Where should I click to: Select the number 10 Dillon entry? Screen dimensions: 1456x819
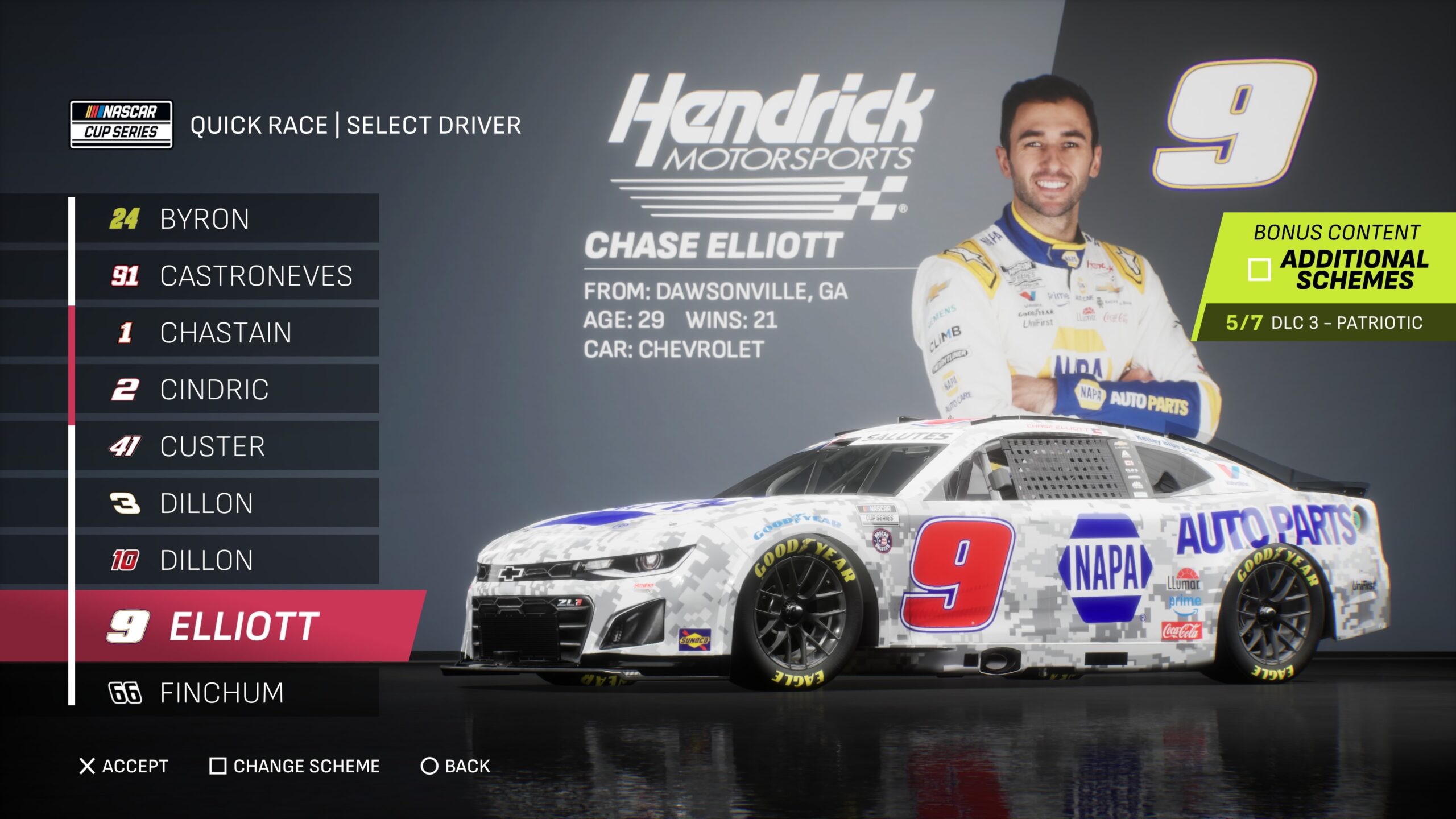(227, 560)
